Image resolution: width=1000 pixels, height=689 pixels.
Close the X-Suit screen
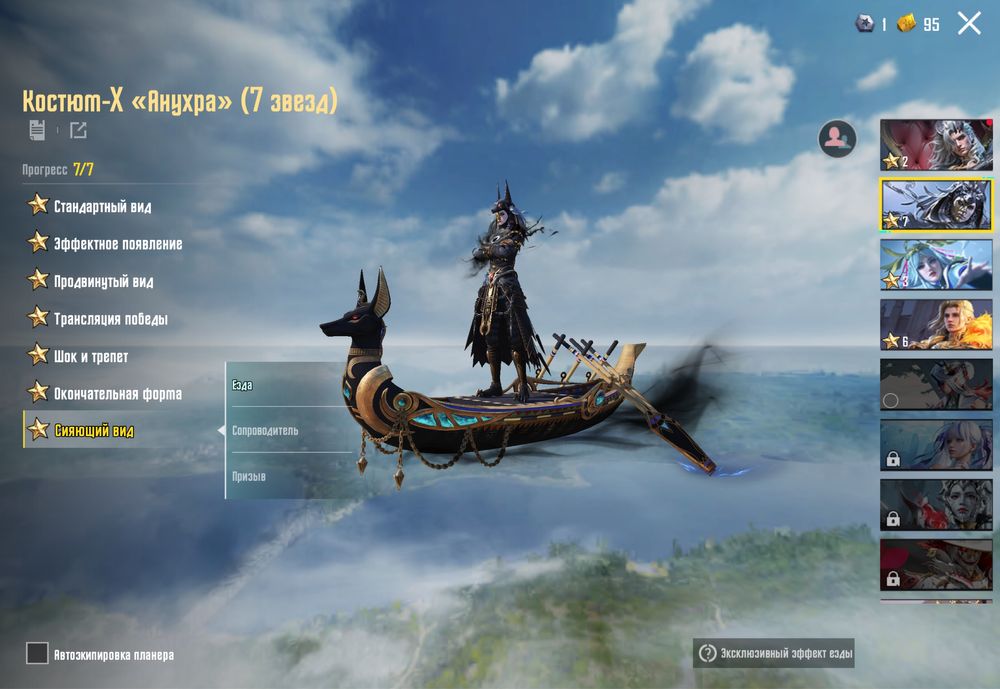tap(969, 23)
